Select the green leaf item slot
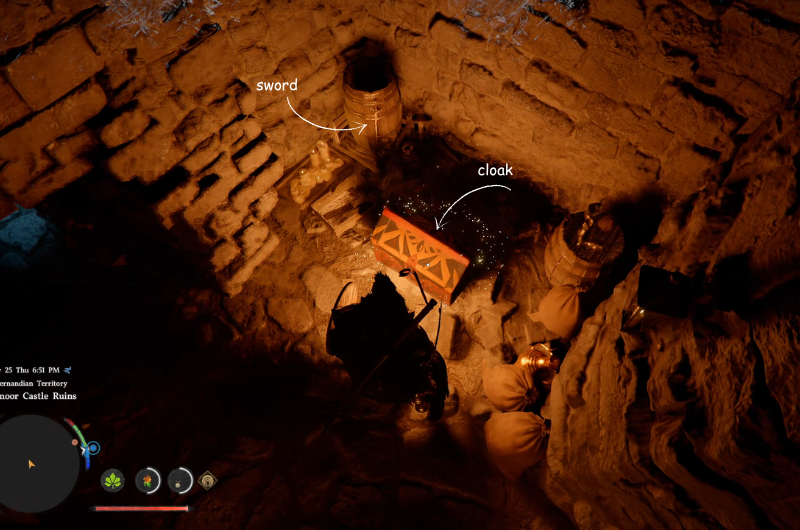This screenshot has width=800, height=530. tap(113, 481)
